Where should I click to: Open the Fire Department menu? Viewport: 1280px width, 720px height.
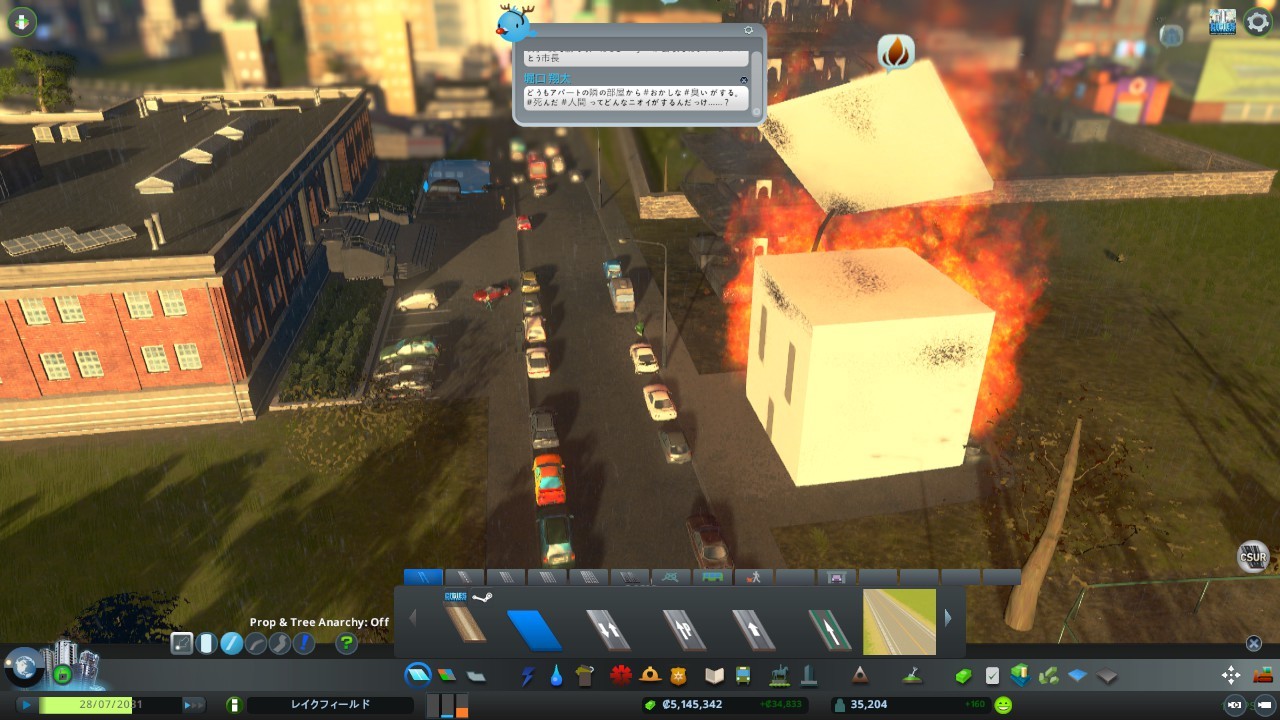(650, 676)
